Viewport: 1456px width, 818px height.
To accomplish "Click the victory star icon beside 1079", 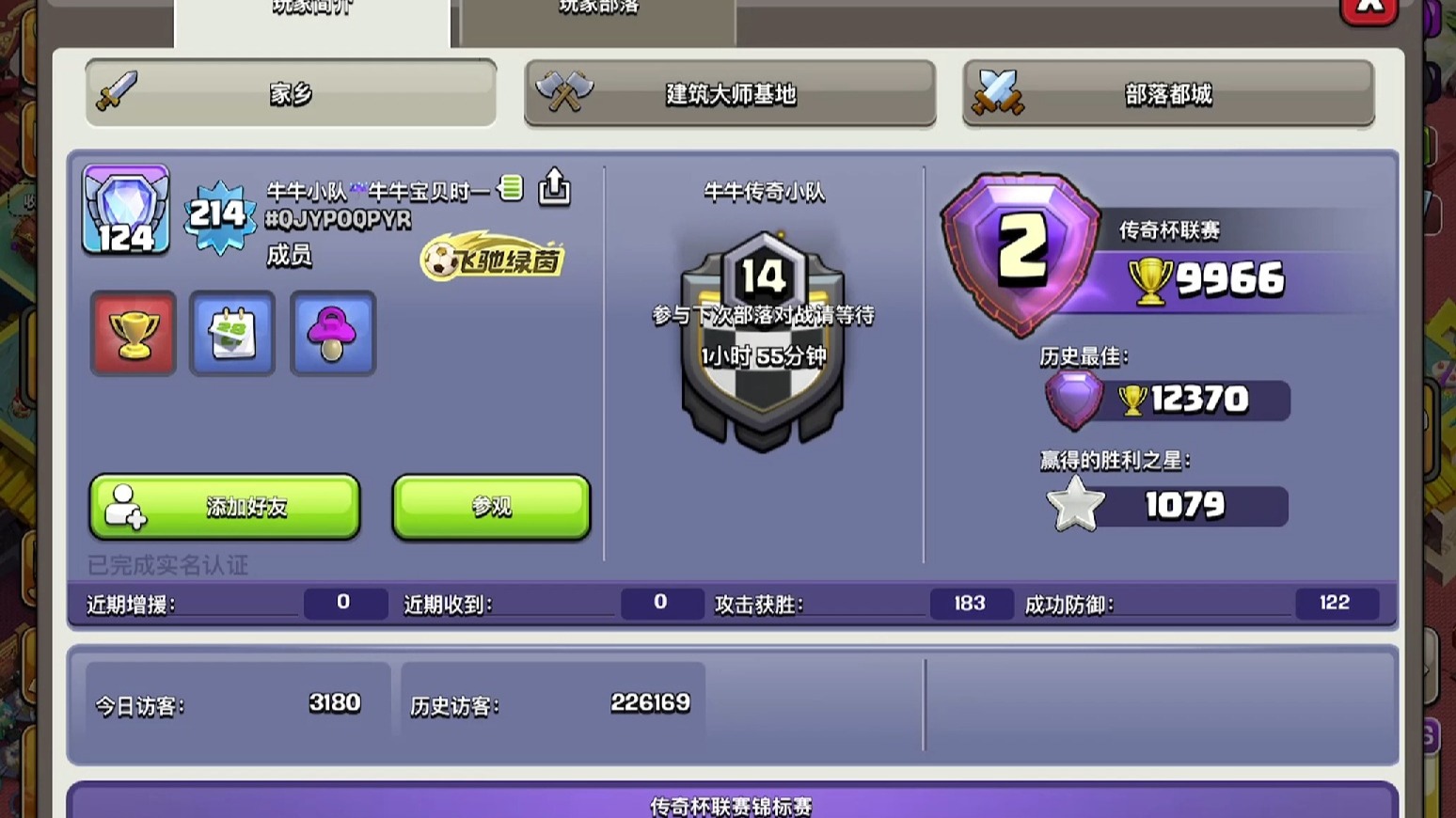I will tap(1075, 504).
